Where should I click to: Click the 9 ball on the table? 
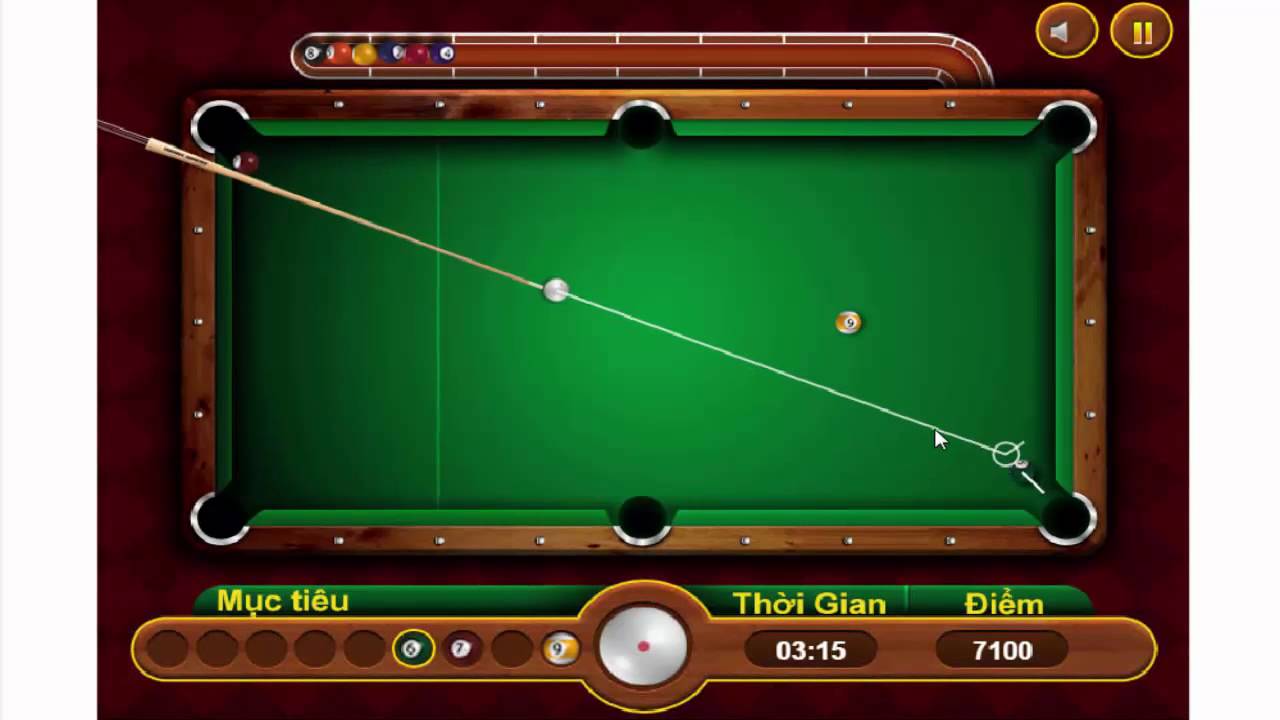848,322
